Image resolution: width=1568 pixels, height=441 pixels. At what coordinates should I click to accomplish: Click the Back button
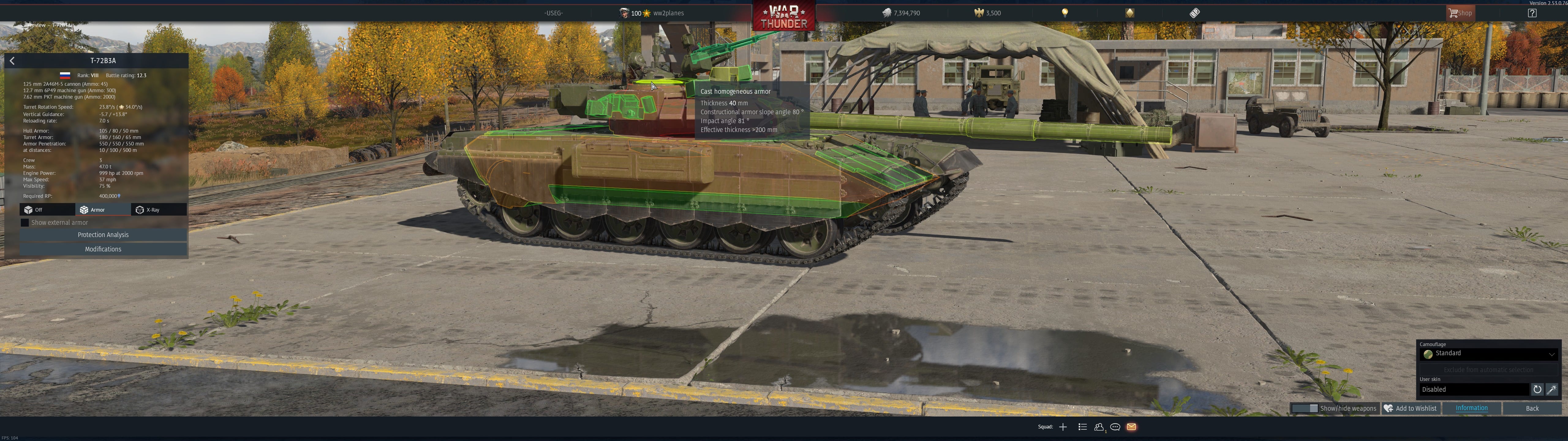1532,409
